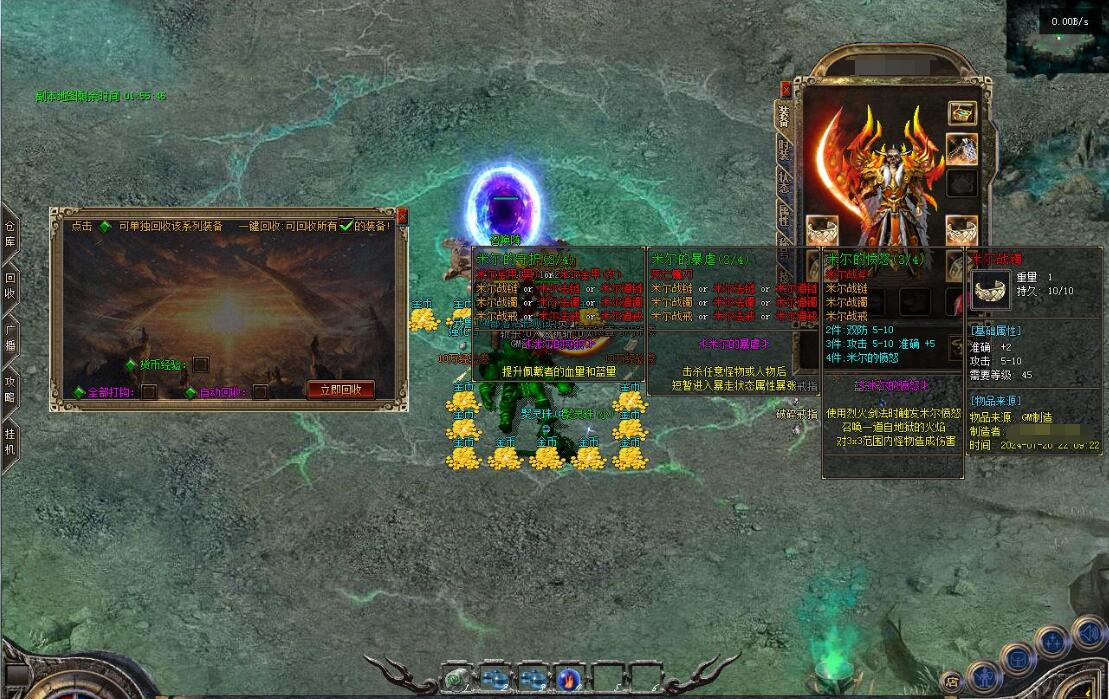Select the 回收 recycle side tab
Screen dimensions: 1109x699
coord(10,287)
